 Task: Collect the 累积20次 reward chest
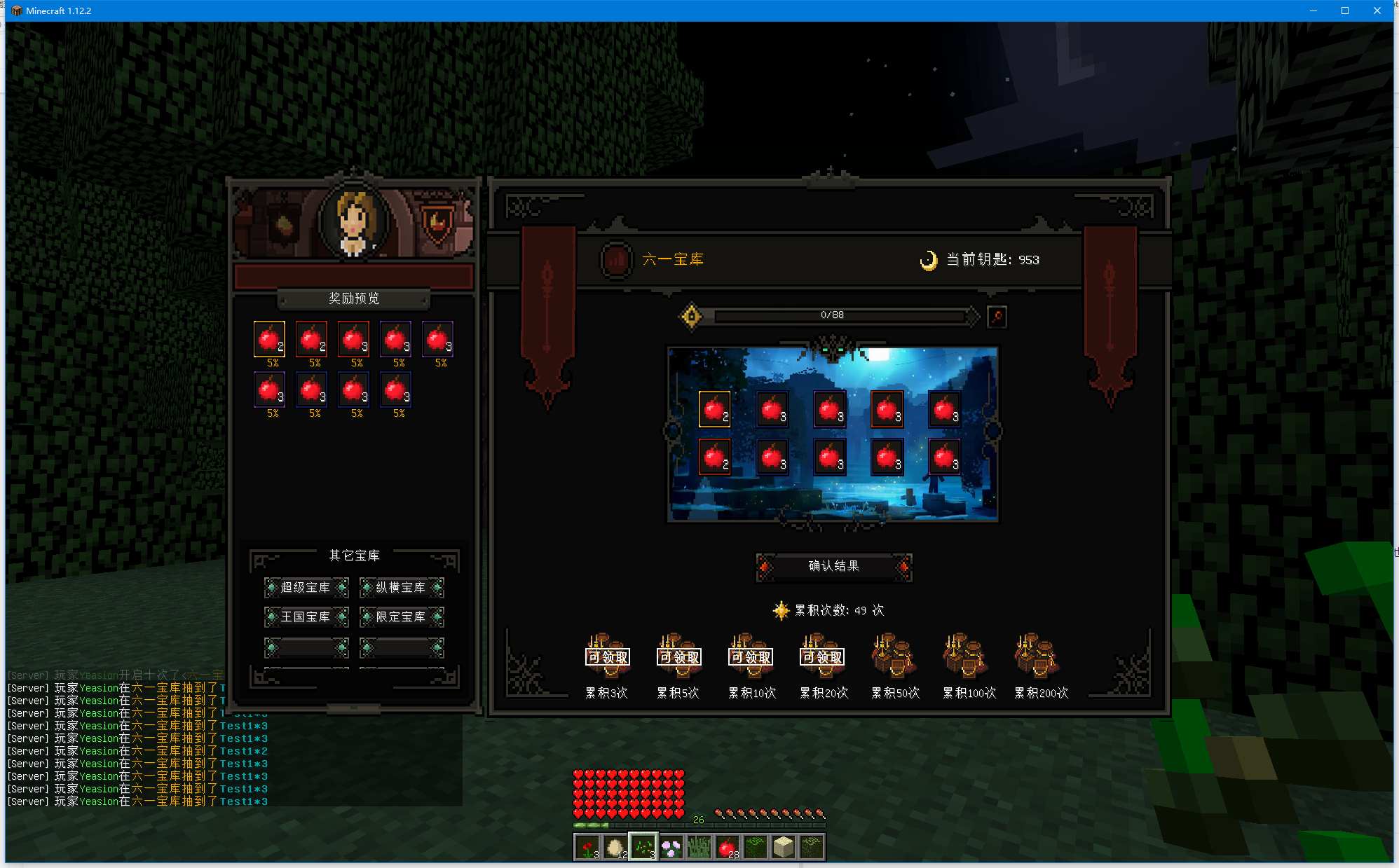822,656
